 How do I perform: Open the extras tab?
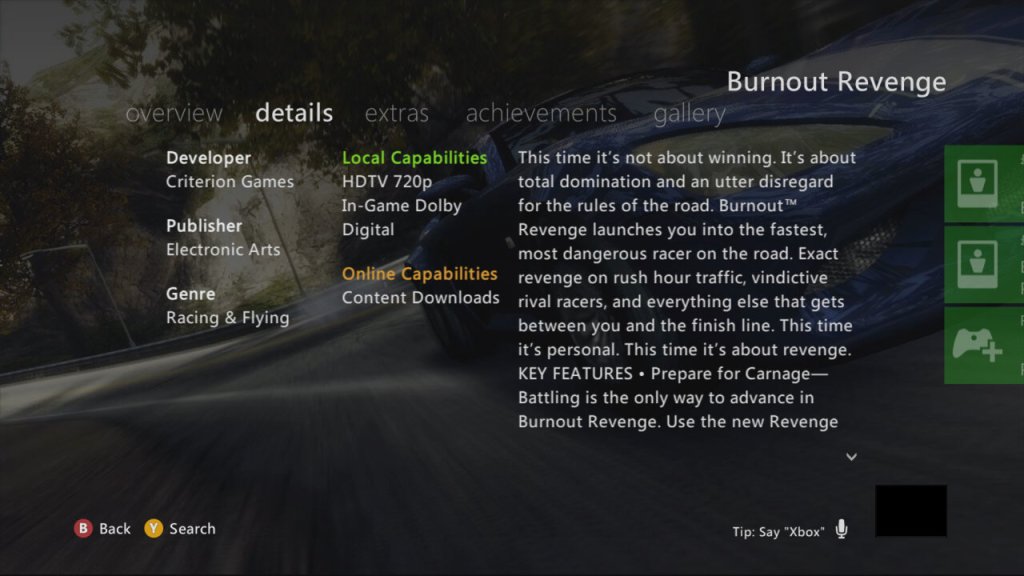click(397, 113)
